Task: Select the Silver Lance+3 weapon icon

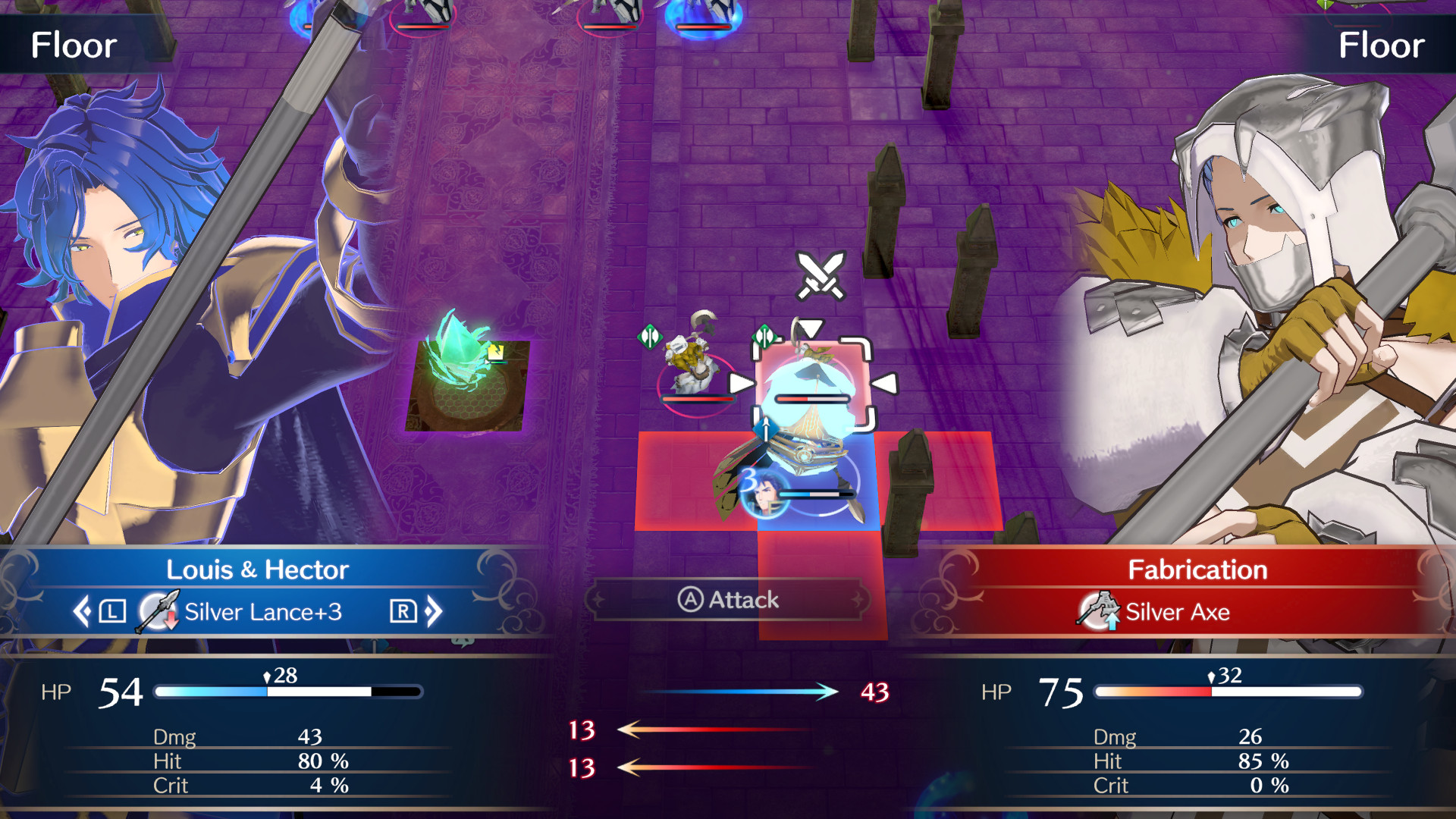Action: [x=159, y=611]
